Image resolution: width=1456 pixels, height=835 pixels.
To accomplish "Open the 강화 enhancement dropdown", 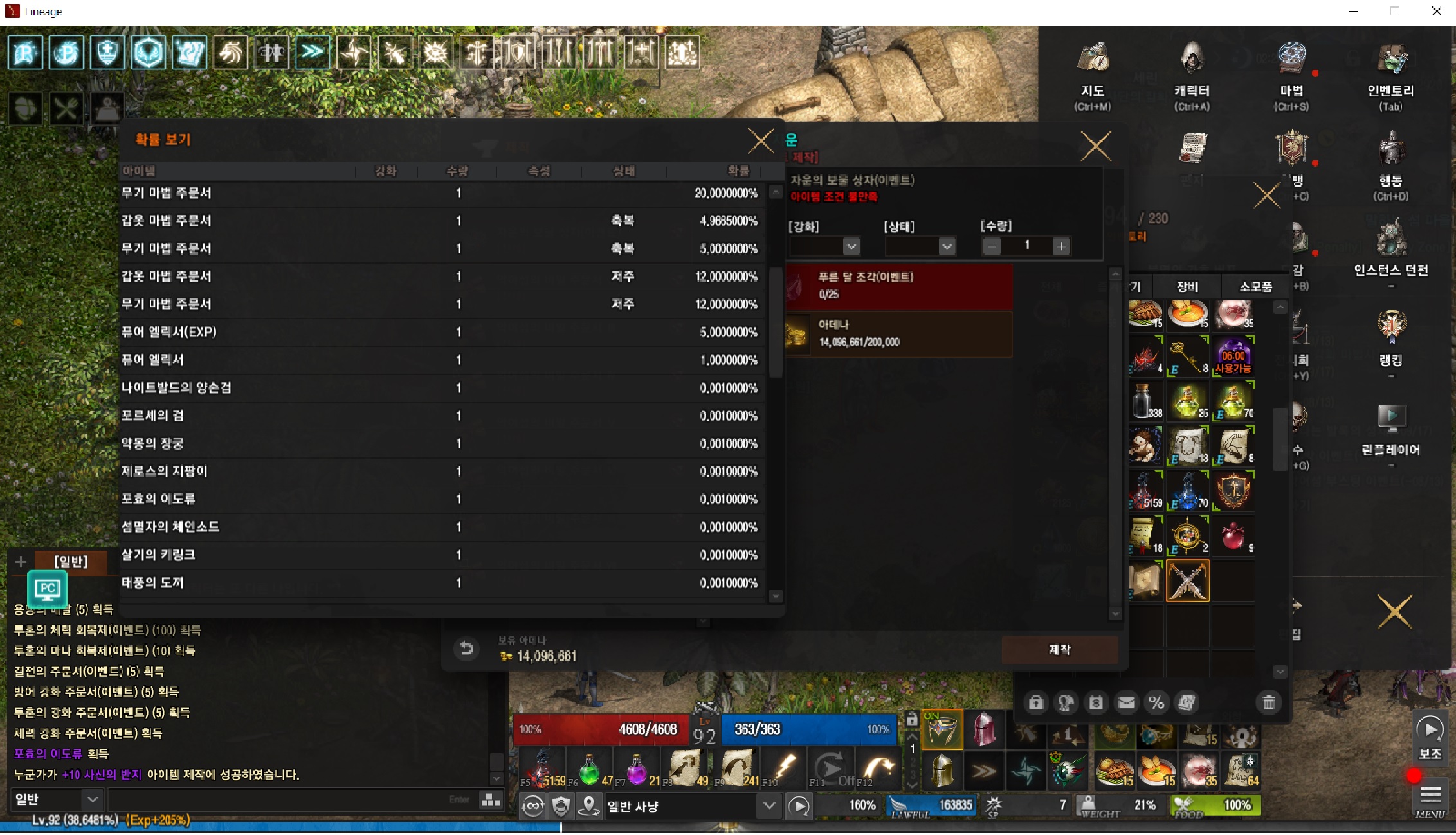I will click(x=851, y=246).
